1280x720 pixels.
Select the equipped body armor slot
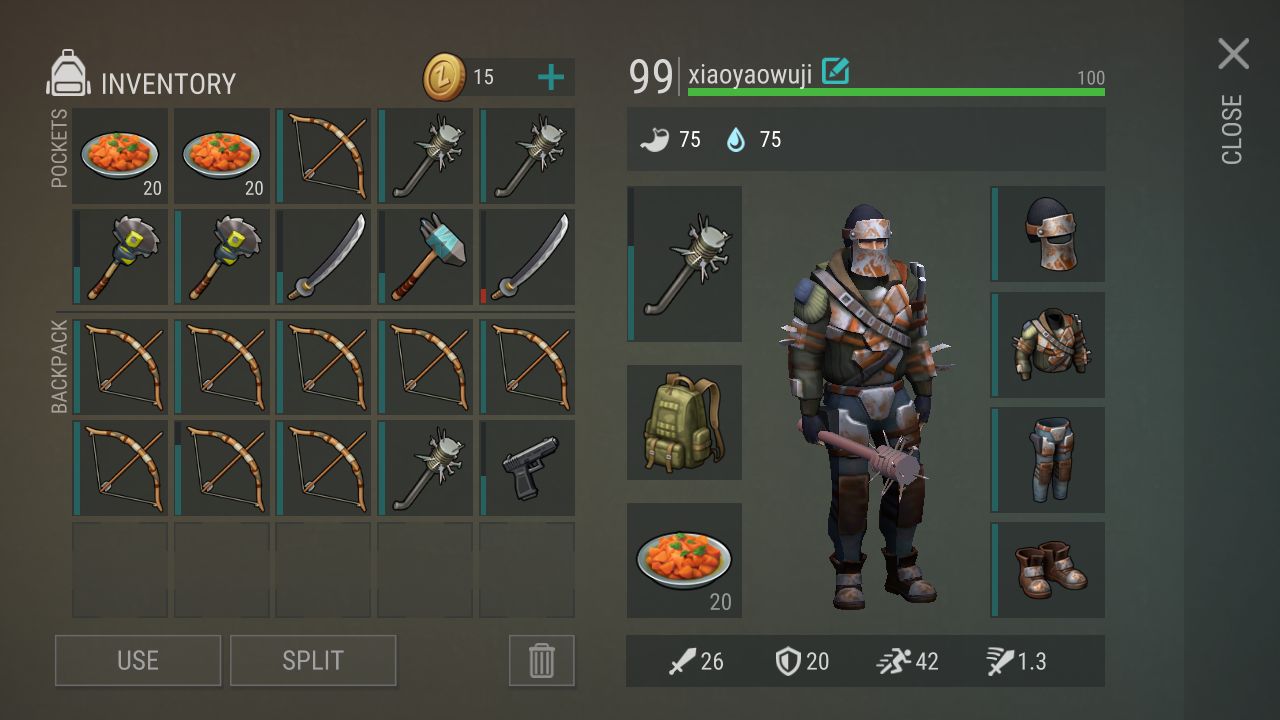(1049, 344)
